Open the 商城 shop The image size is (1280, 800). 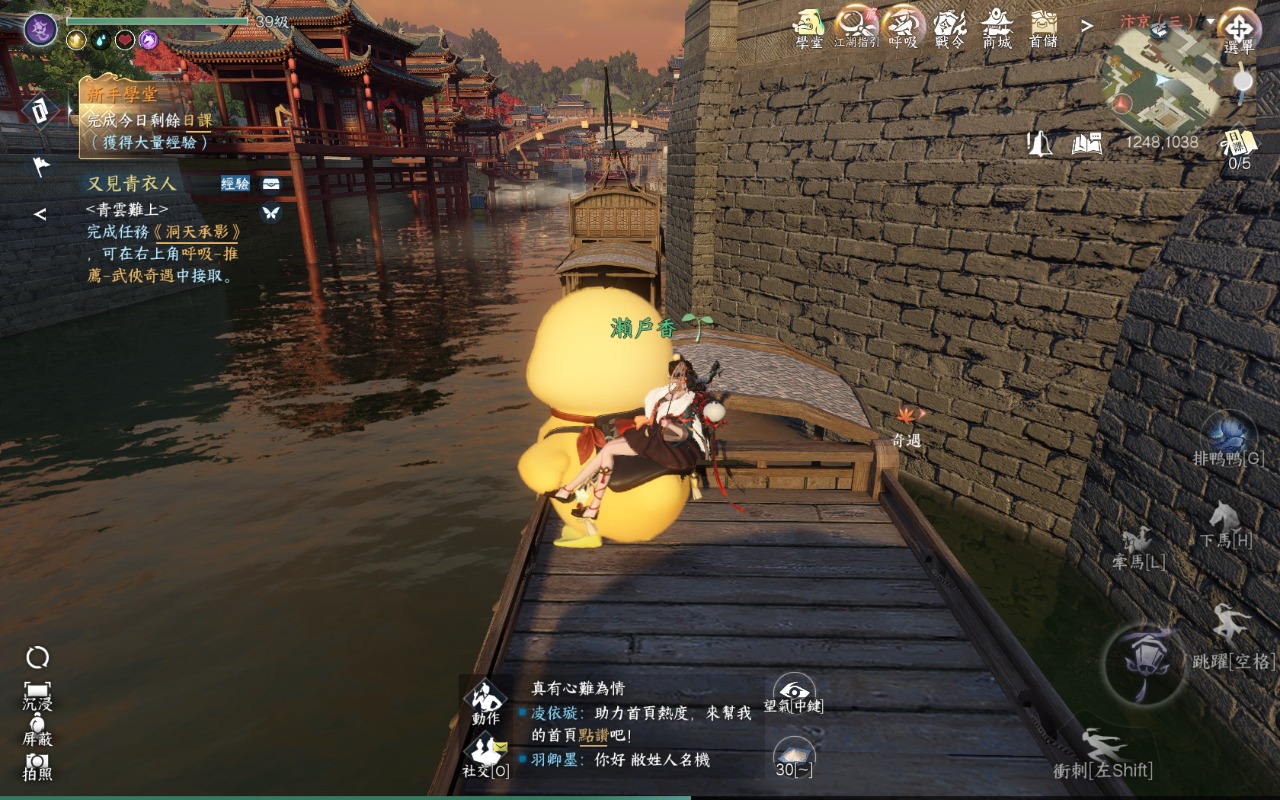[996, 24]
